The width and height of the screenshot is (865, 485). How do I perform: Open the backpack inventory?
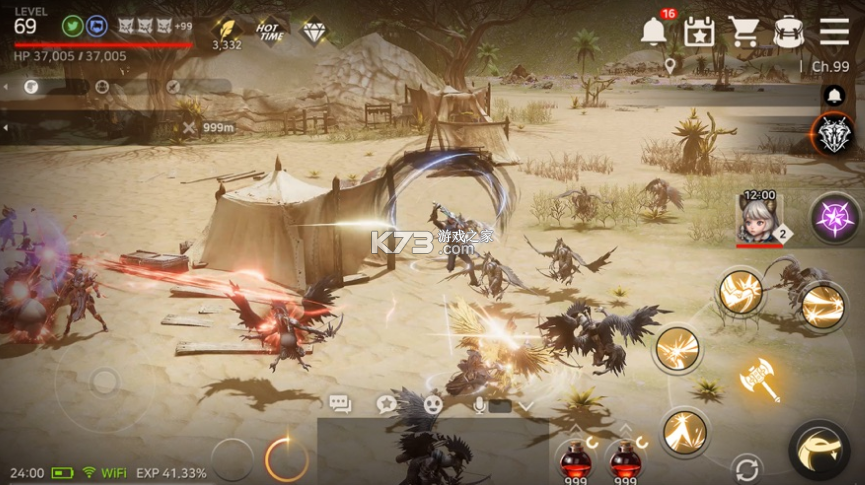pos(788,32)
